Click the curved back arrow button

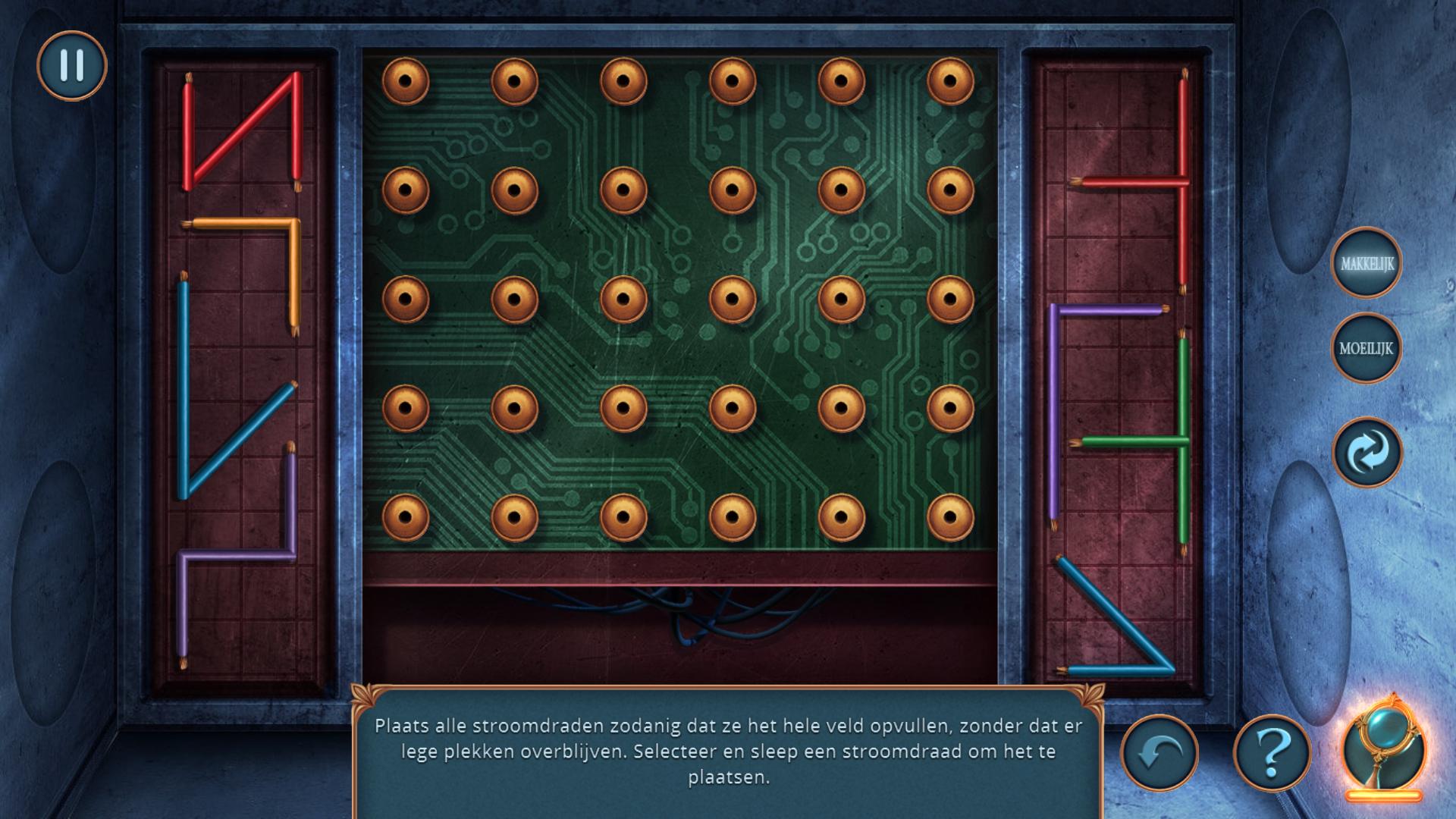pos(1159,753)
